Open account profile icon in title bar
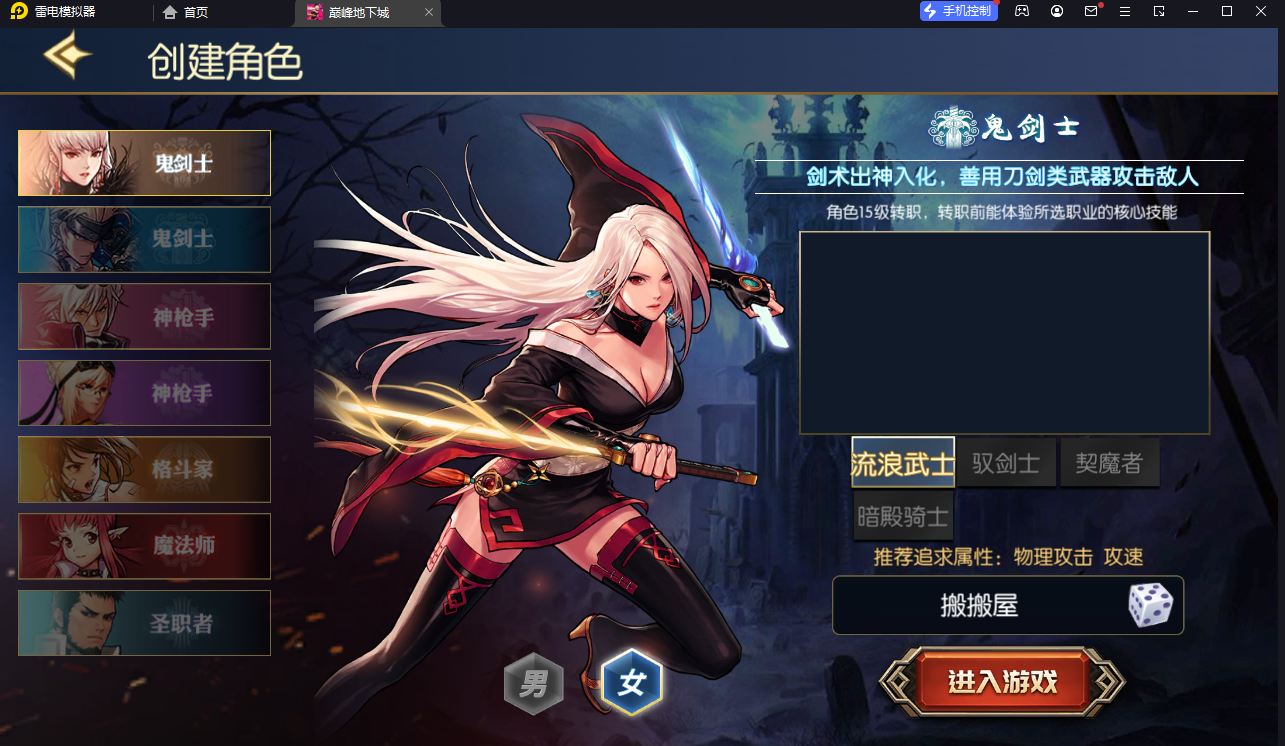Image resolution: width=1285 pixels, height=746 pixels. (x=1056, y=12)
